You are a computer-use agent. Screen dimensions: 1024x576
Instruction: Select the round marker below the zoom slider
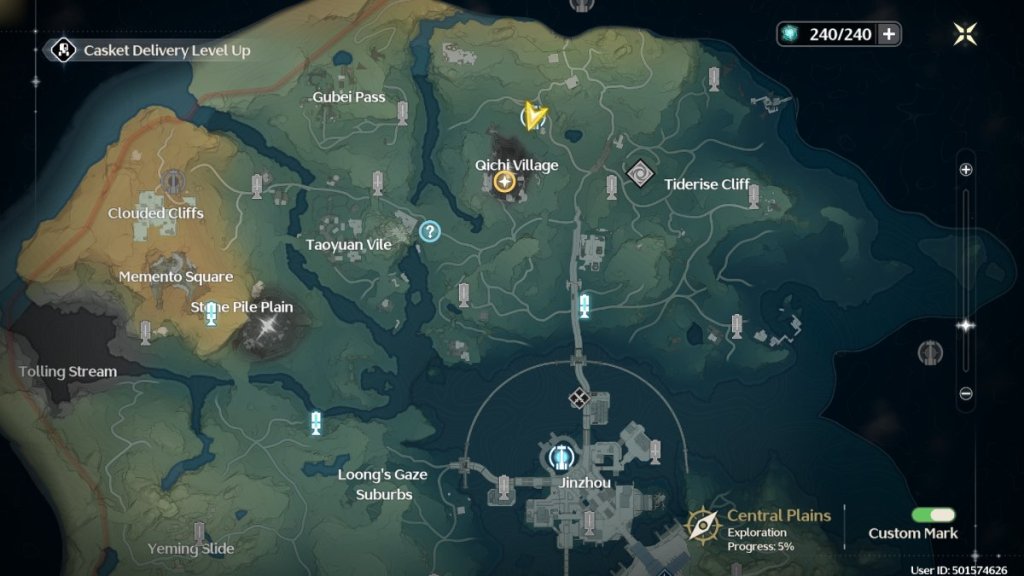coord(930,352)
